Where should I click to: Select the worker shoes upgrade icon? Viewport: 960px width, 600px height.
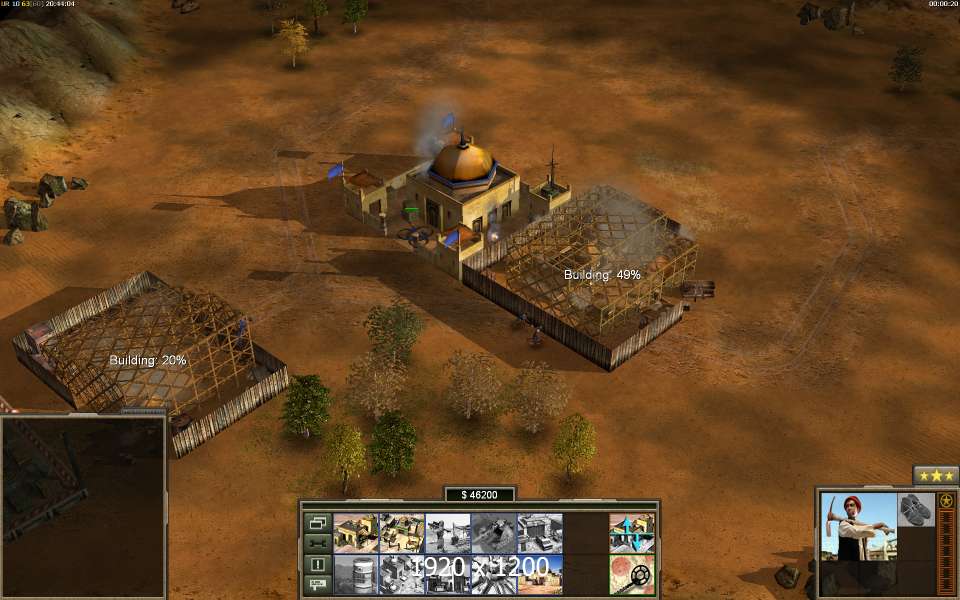(915, 509)
